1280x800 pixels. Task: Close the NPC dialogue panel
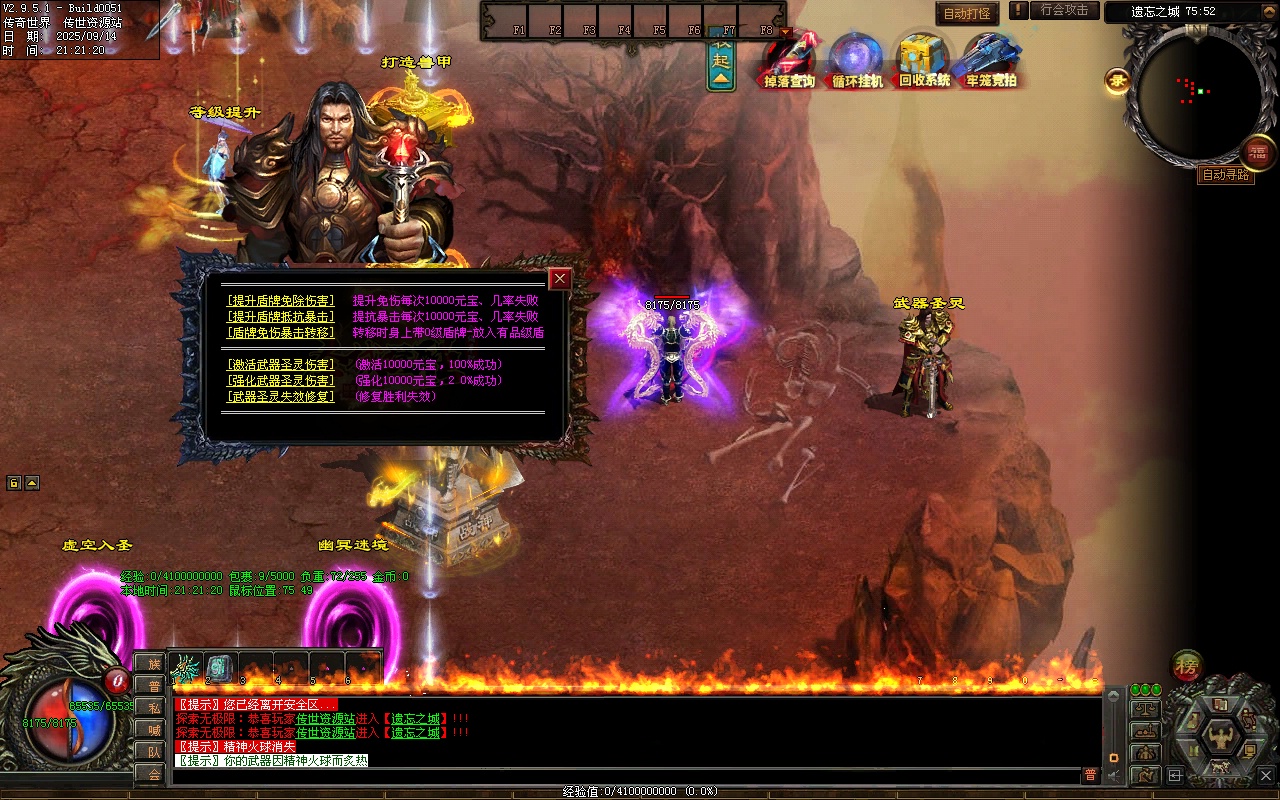pos(560,279)
